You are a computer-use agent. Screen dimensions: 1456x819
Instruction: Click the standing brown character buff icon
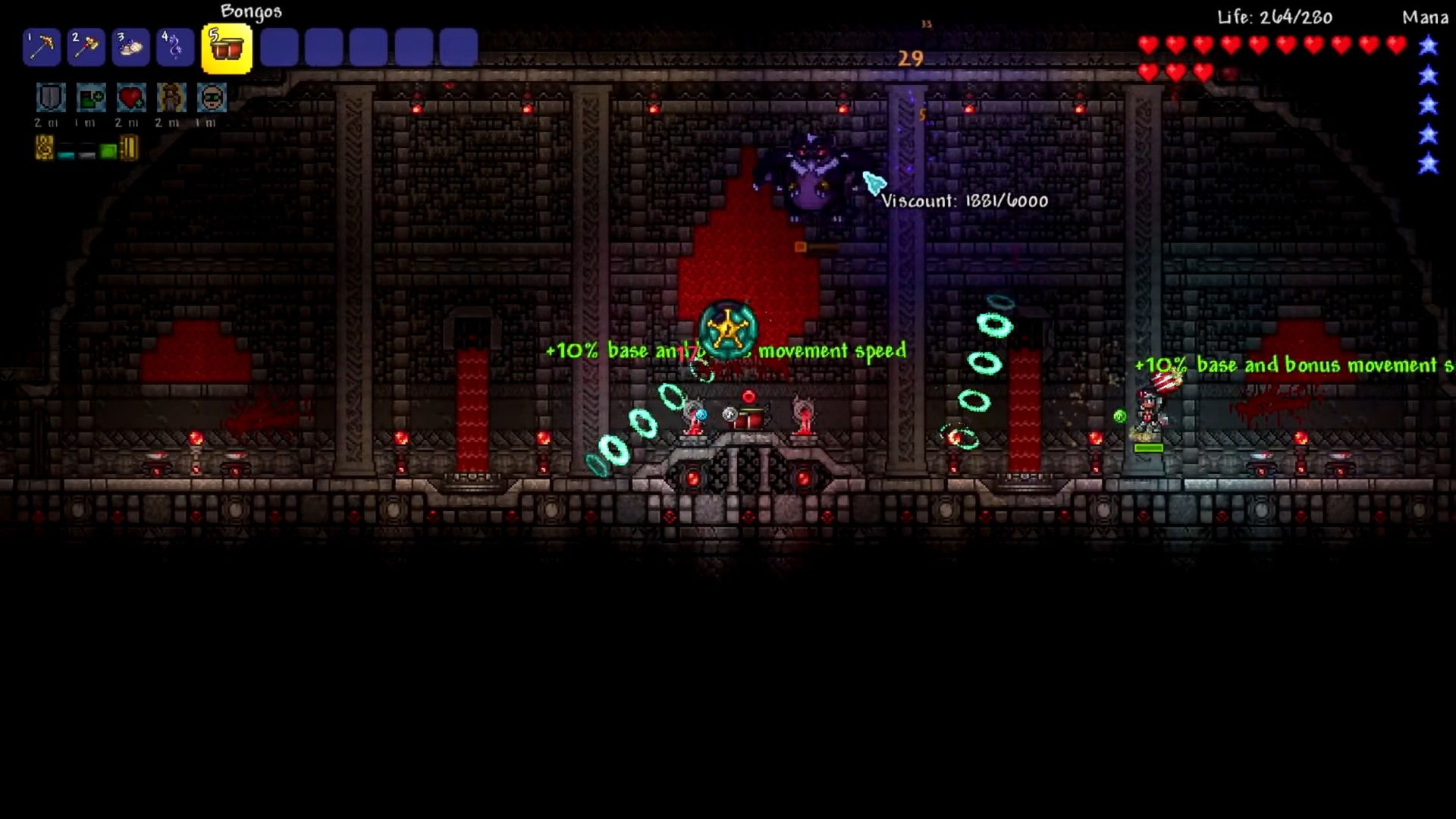(171, 98)
